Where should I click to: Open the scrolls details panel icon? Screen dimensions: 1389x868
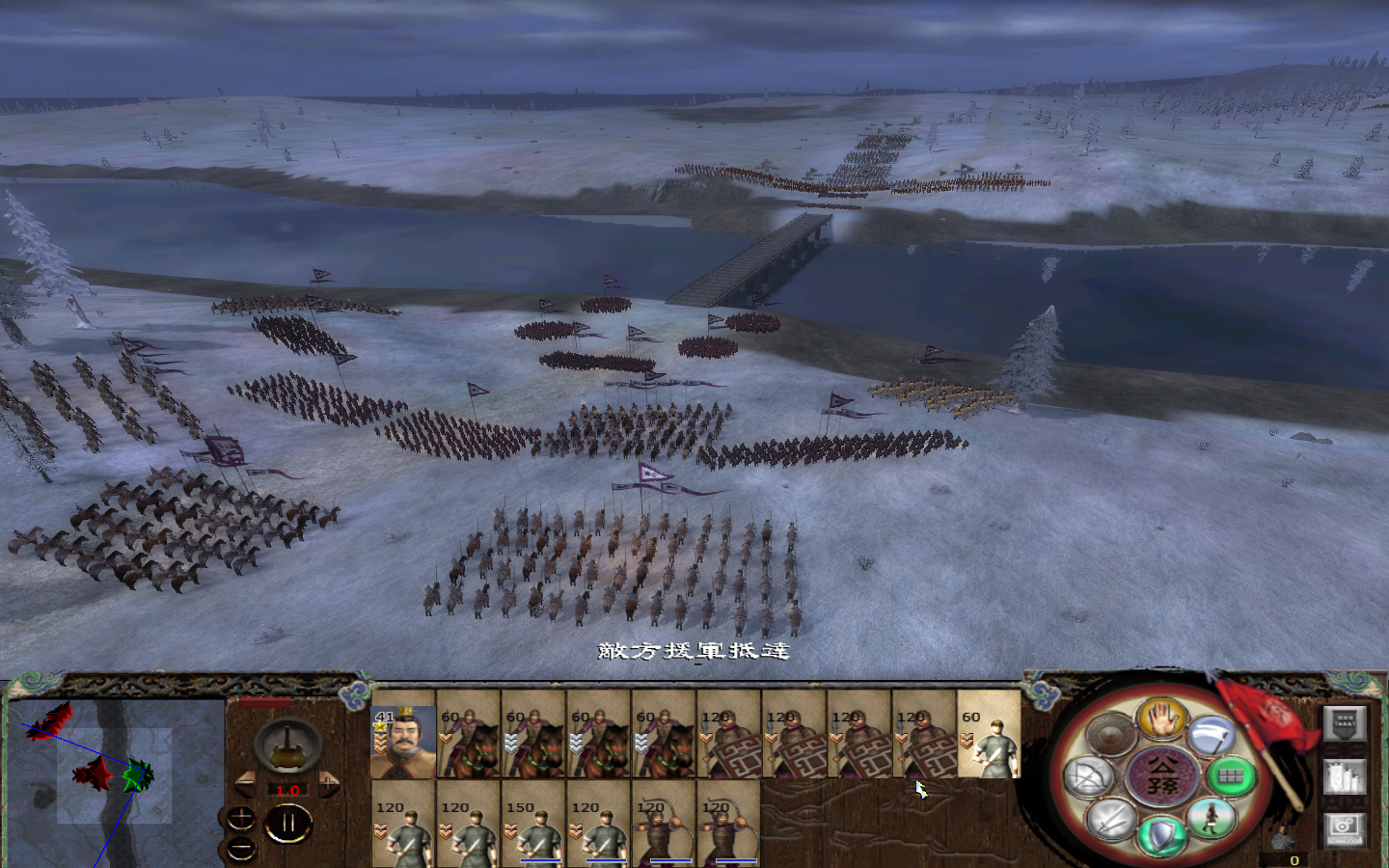coord(1345,776)
